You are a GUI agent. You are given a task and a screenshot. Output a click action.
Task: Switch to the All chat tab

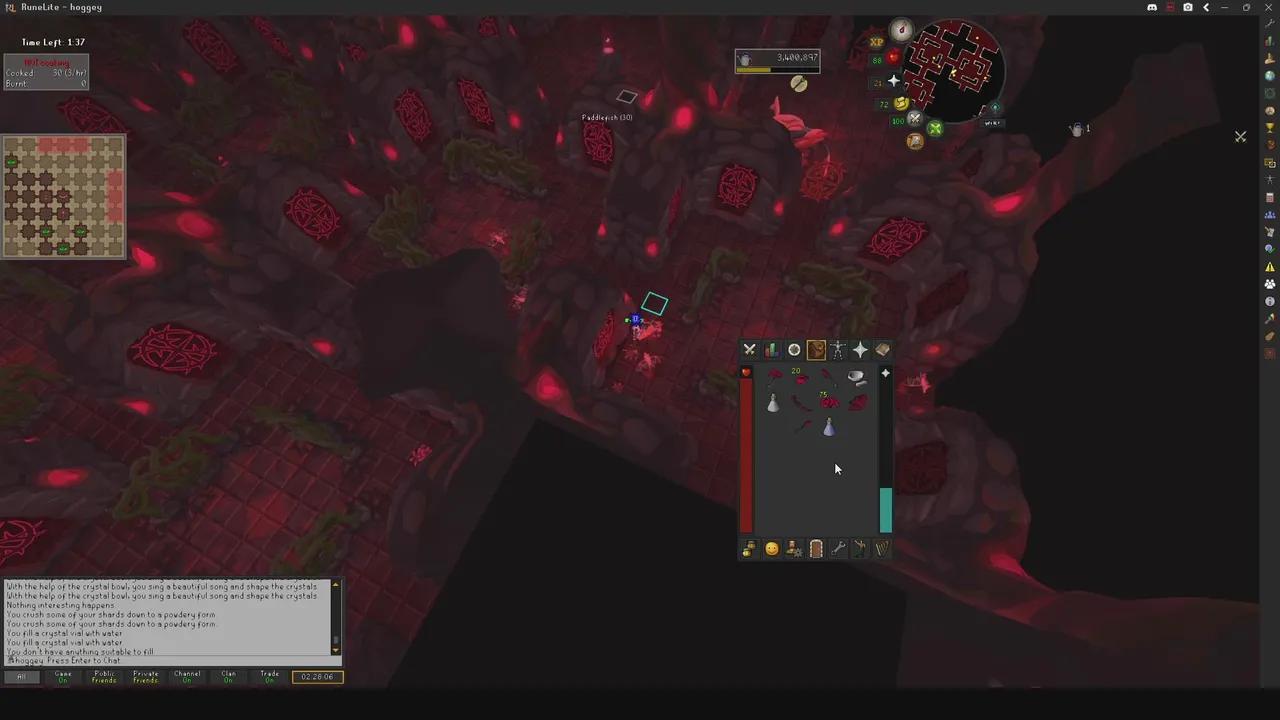pos(21,676)
